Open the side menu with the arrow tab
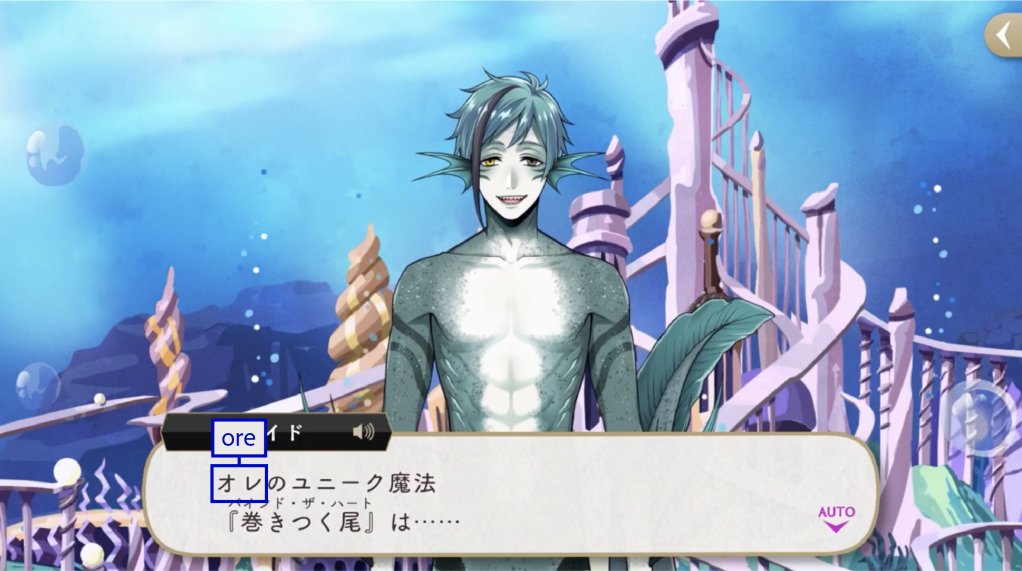The height and width of the screenshot is (571, 1022). [1003, 35]
